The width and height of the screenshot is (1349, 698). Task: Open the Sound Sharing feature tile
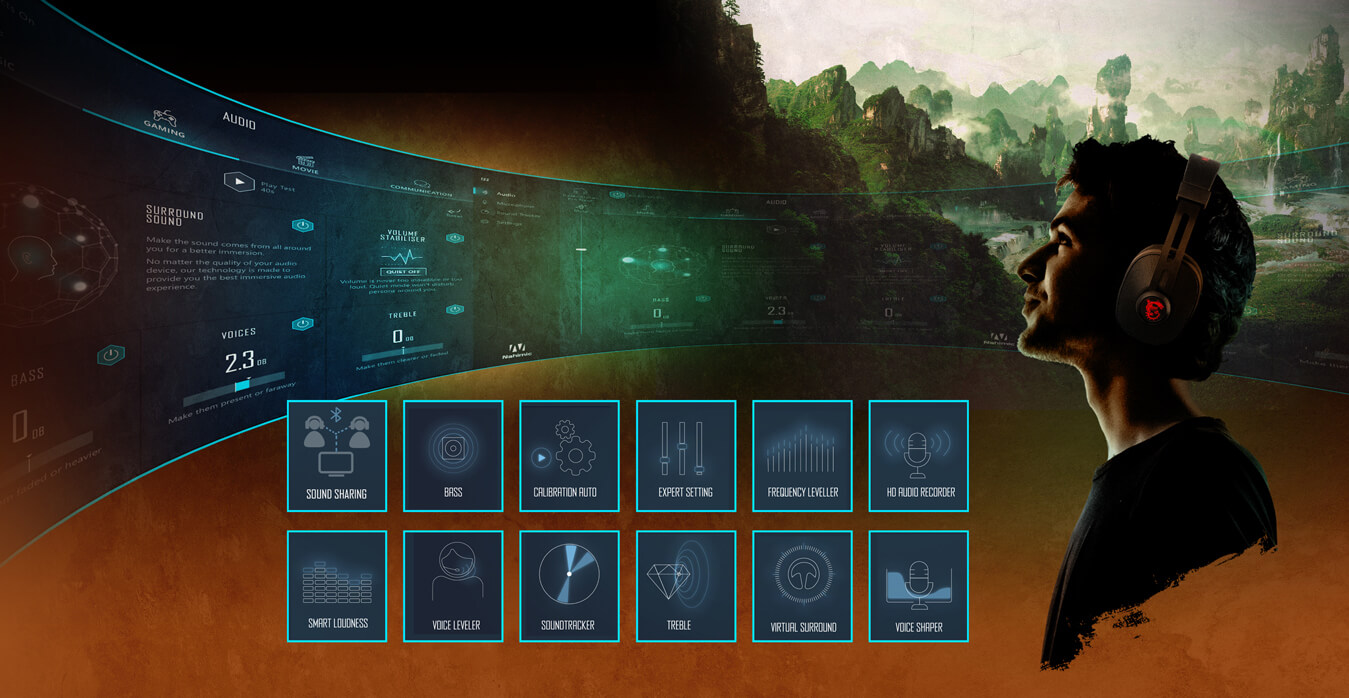[x=336, y=455]
